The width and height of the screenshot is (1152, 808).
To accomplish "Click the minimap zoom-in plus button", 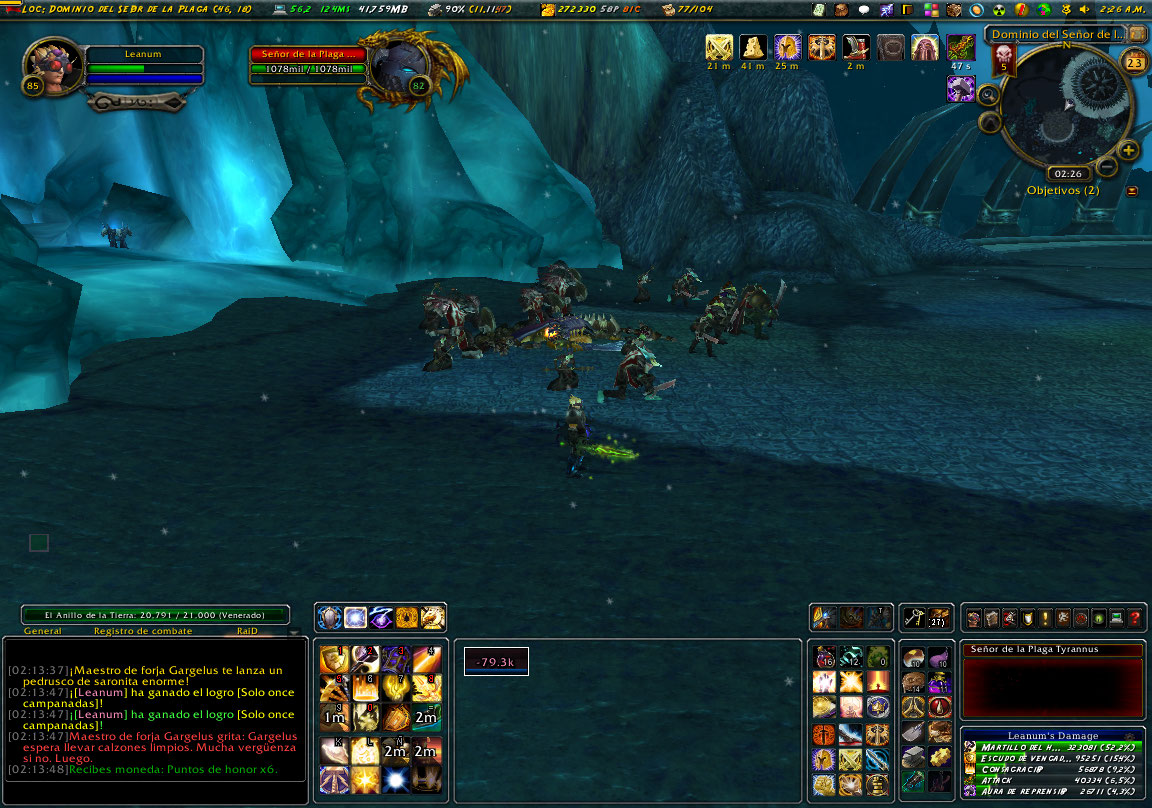I will coord(1129,150).
